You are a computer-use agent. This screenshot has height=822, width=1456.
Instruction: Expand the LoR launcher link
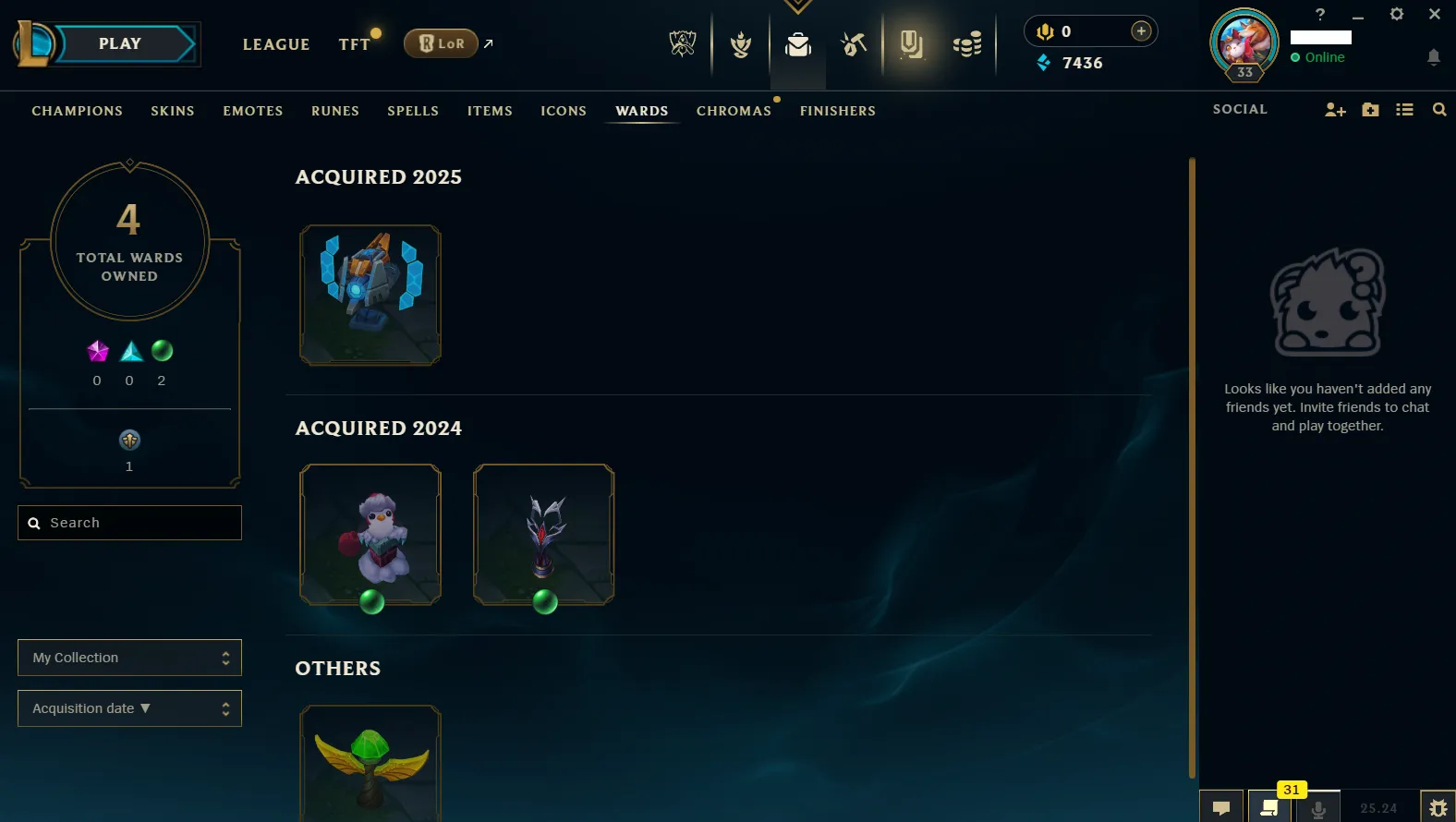pos(488,42)
